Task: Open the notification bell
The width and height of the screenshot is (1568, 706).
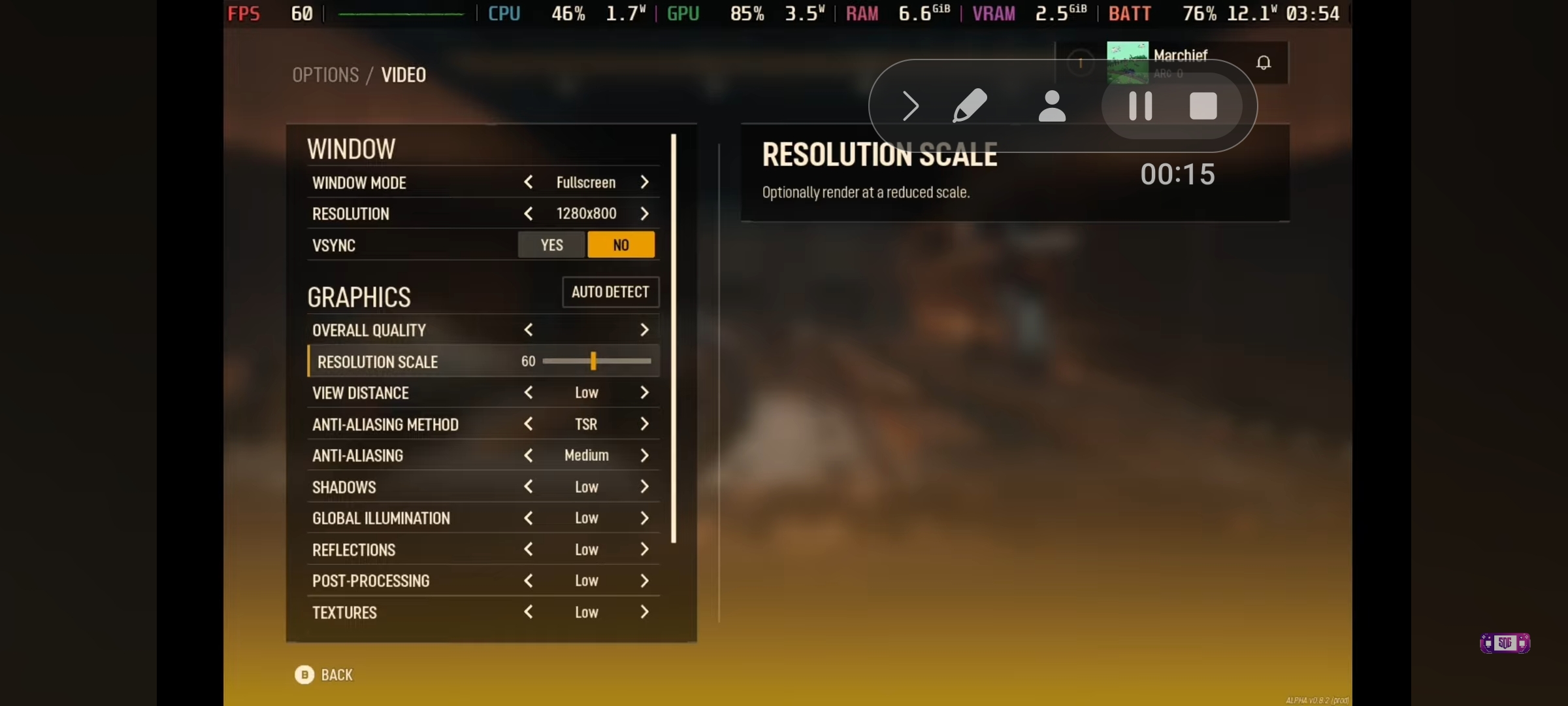Action: click(1264, 63)
